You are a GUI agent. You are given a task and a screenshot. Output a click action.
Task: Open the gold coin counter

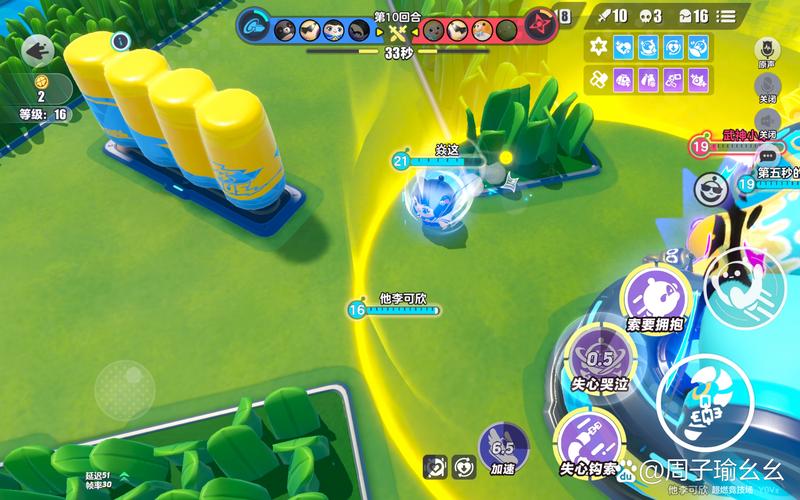coord(41,82)
